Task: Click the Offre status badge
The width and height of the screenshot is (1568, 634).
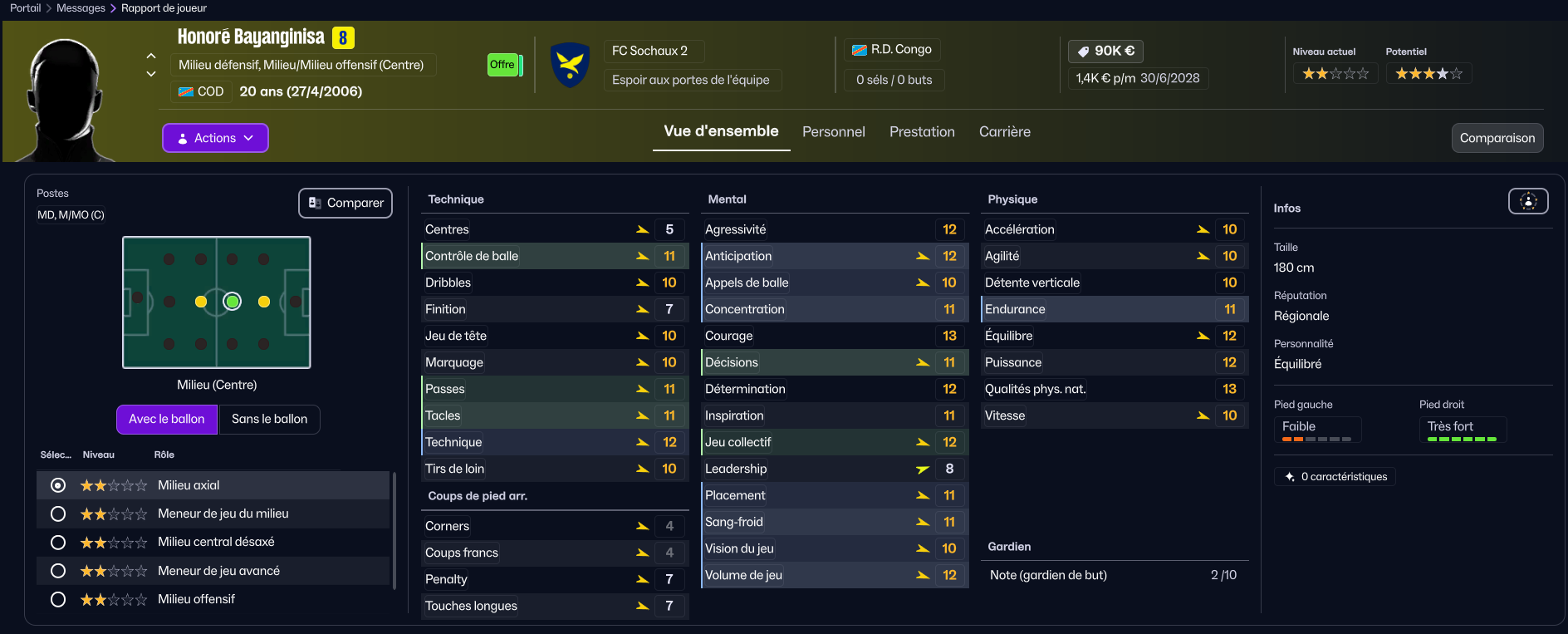Action: (502, 65)
